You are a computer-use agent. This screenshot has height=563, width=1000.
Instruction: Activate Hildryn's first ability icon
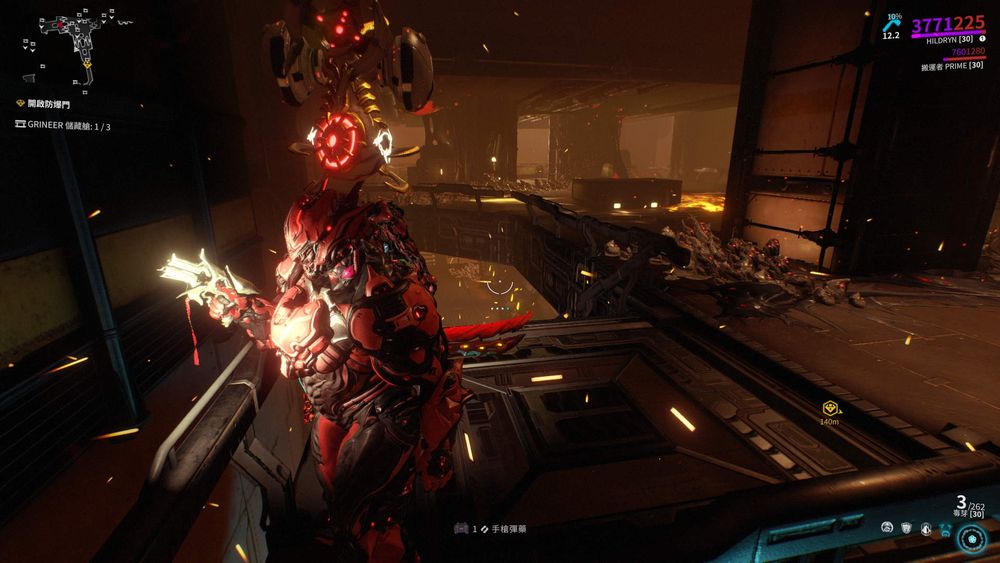[887, 527]
